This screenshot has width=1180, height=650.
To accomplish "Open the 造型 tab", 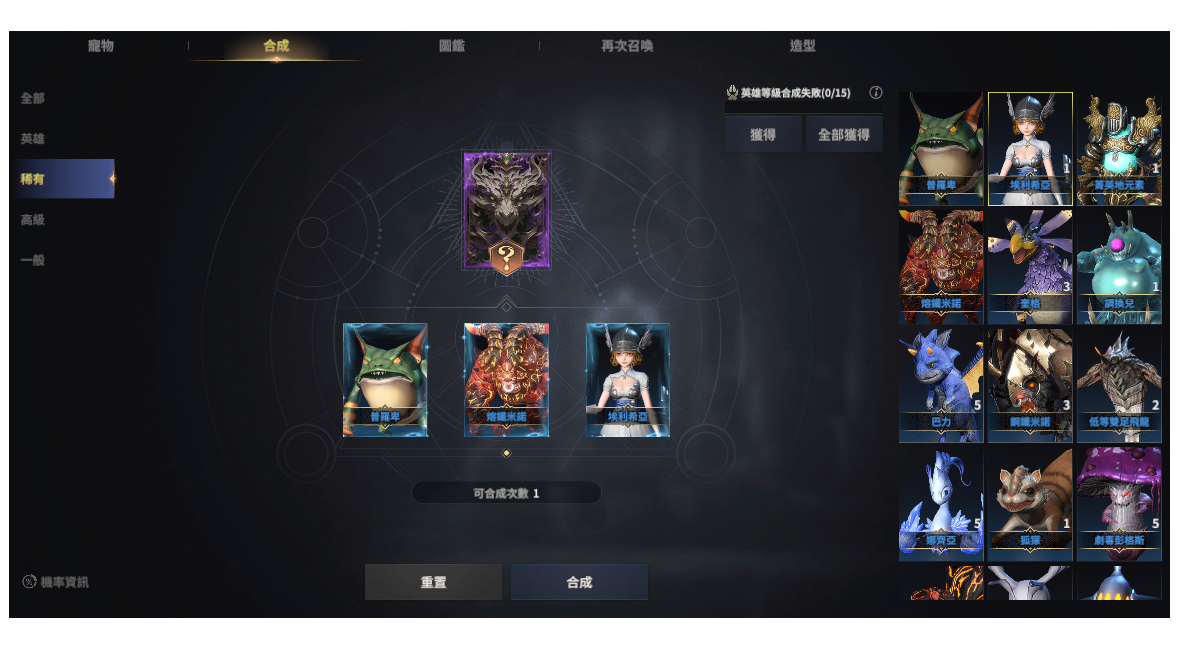I will coord(802,46).
